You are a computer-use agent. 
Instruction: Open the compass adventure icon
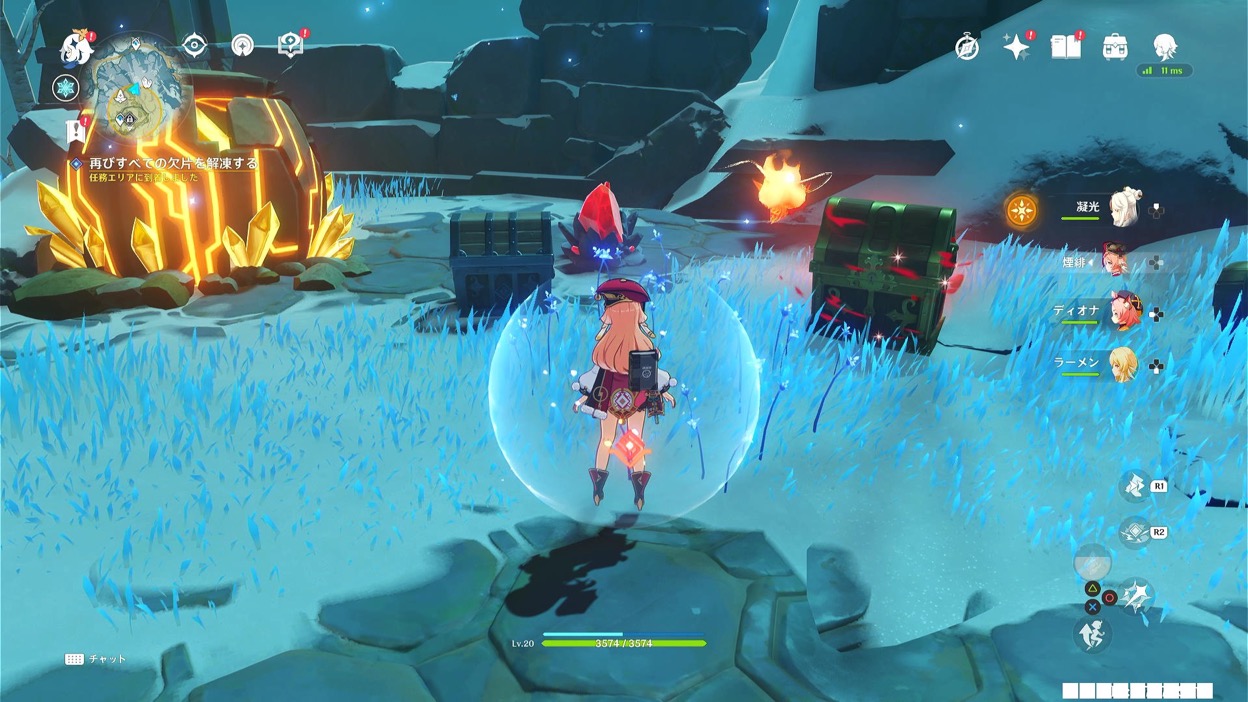pos(967,47)
